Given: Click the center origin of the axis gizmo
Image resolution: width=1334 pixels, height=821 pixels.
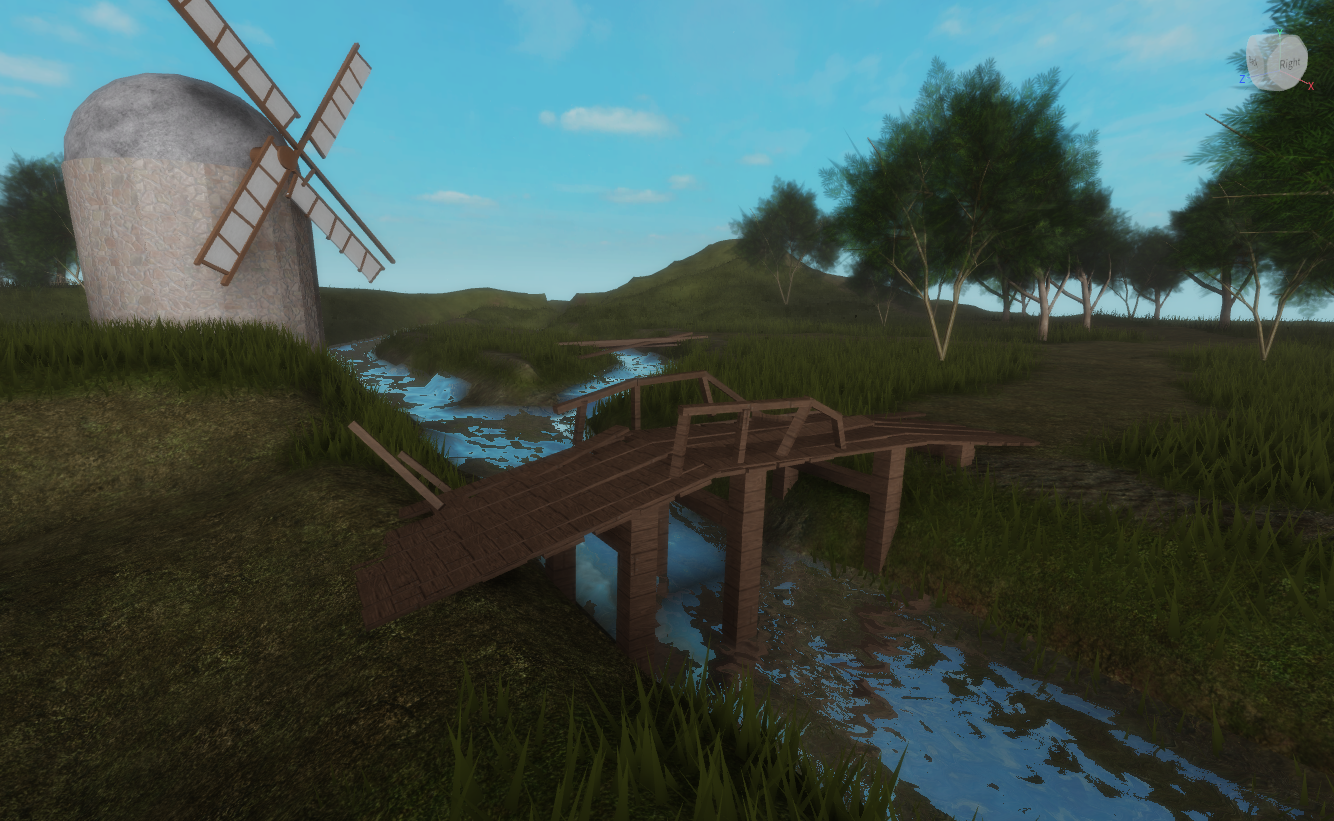Looking at the screenshot, I should [x=1280, y=70].
